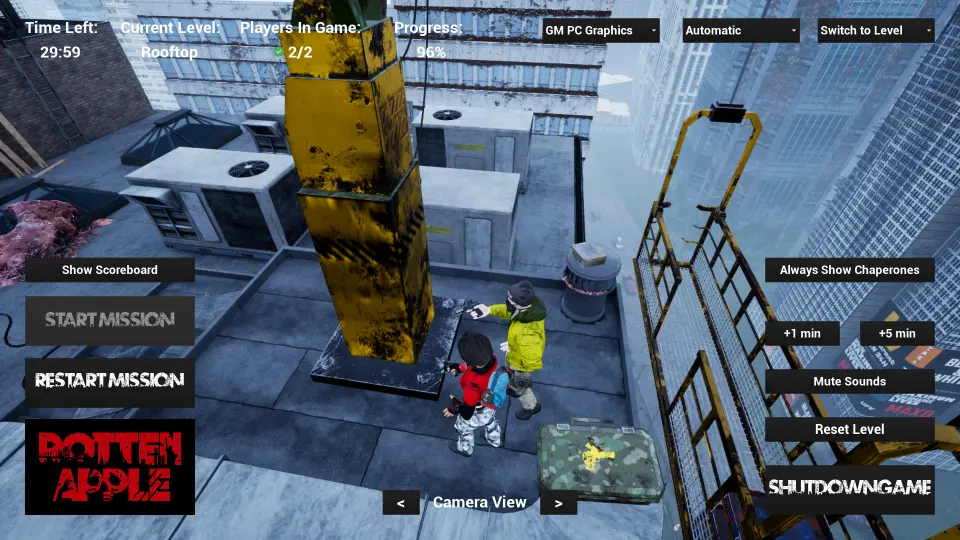Switch to the next camera view
Screen dimensions: 960x540
pyautogui.click(x=558, y=503)
